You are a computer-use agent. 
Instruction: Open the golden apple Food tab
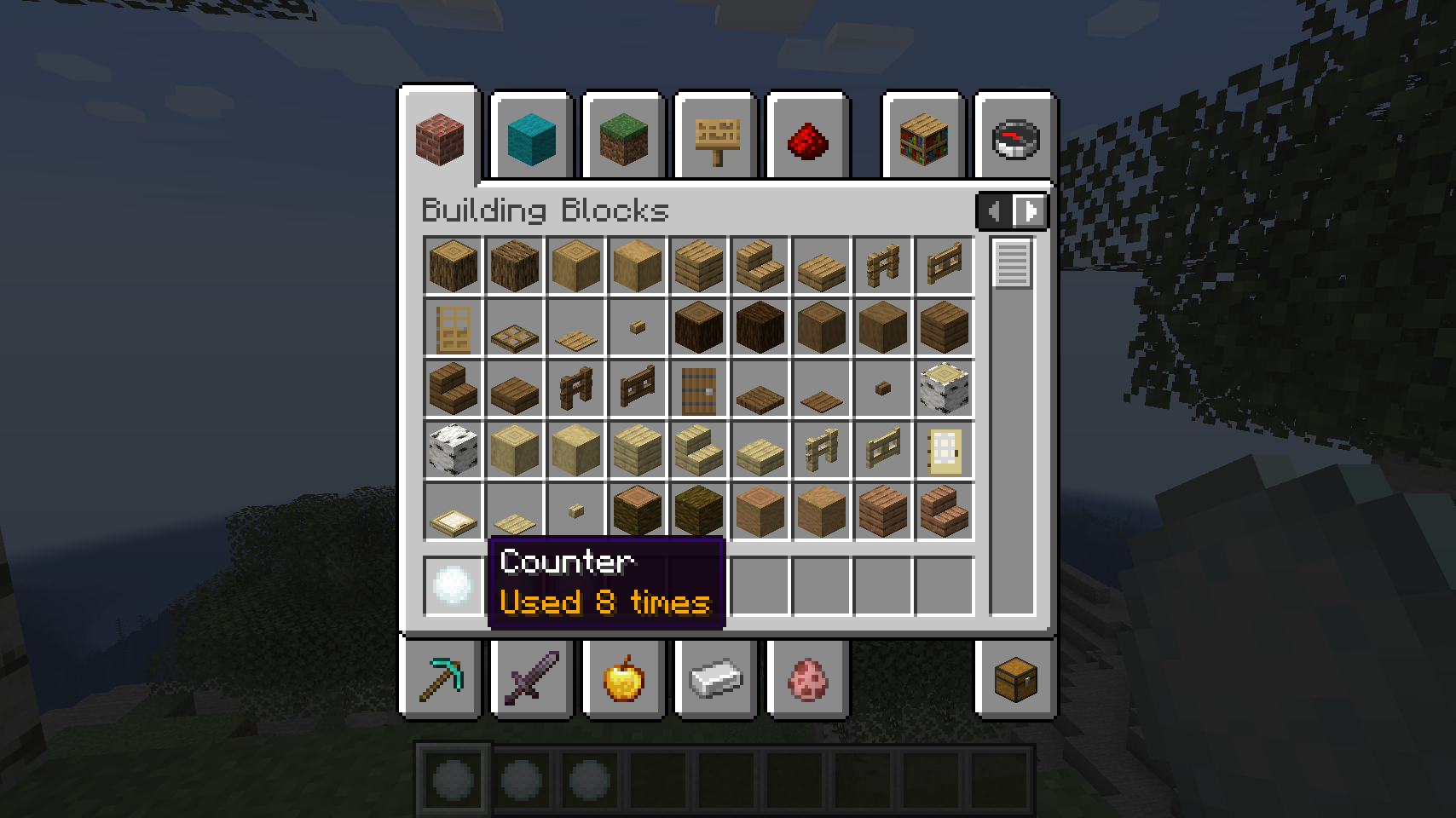pyautogui.click(x=623, y=678)
